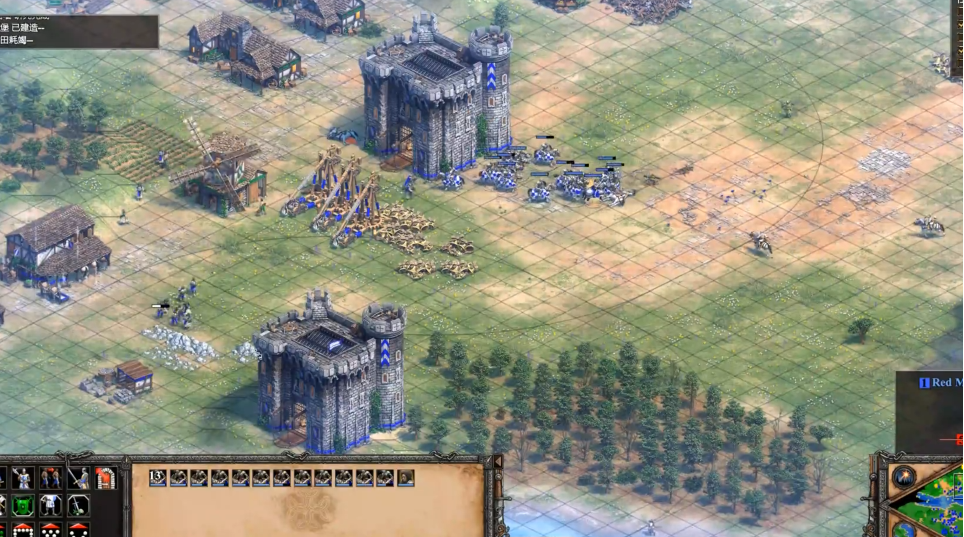
Task: Click the swordsman command with raised blade
Action: tap(78, 478)
